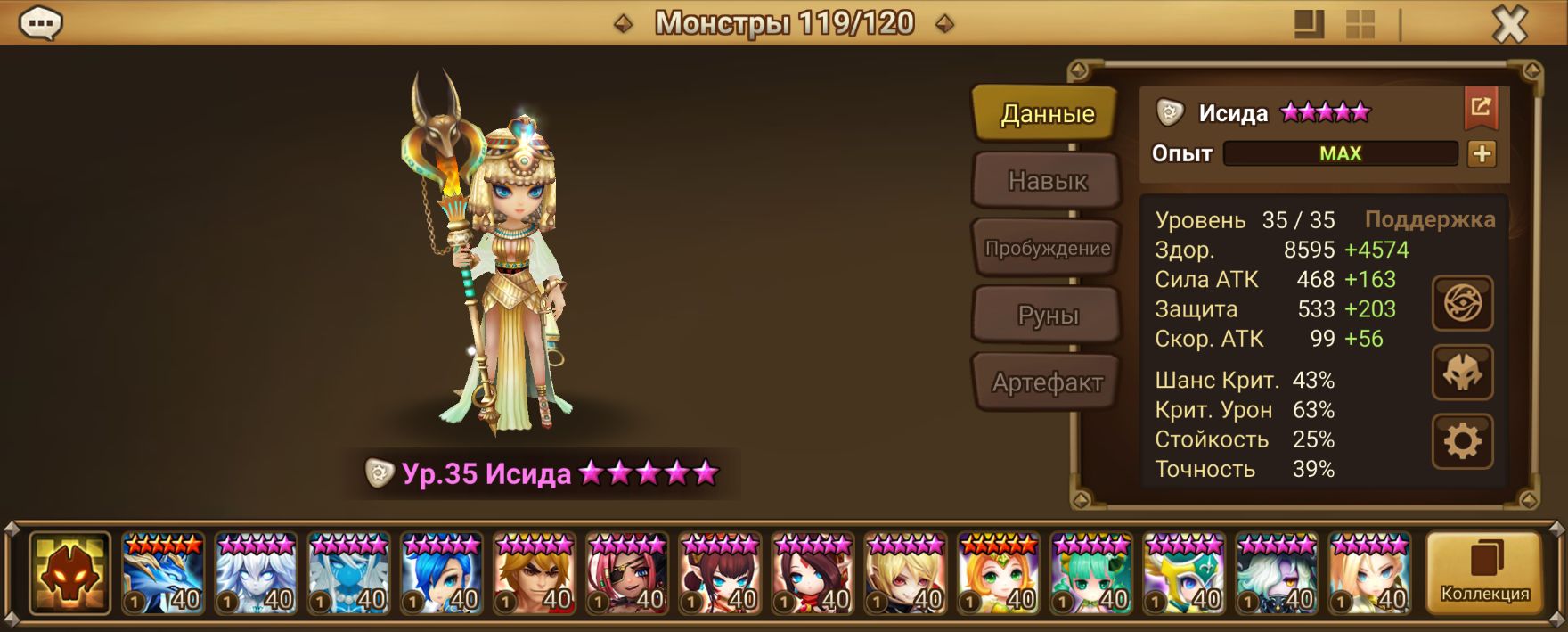Show the Артефакт tab
Image resolution: width=1568 pixels, height=632 pixels.
pyautogui.click(x=1046, y=382)
